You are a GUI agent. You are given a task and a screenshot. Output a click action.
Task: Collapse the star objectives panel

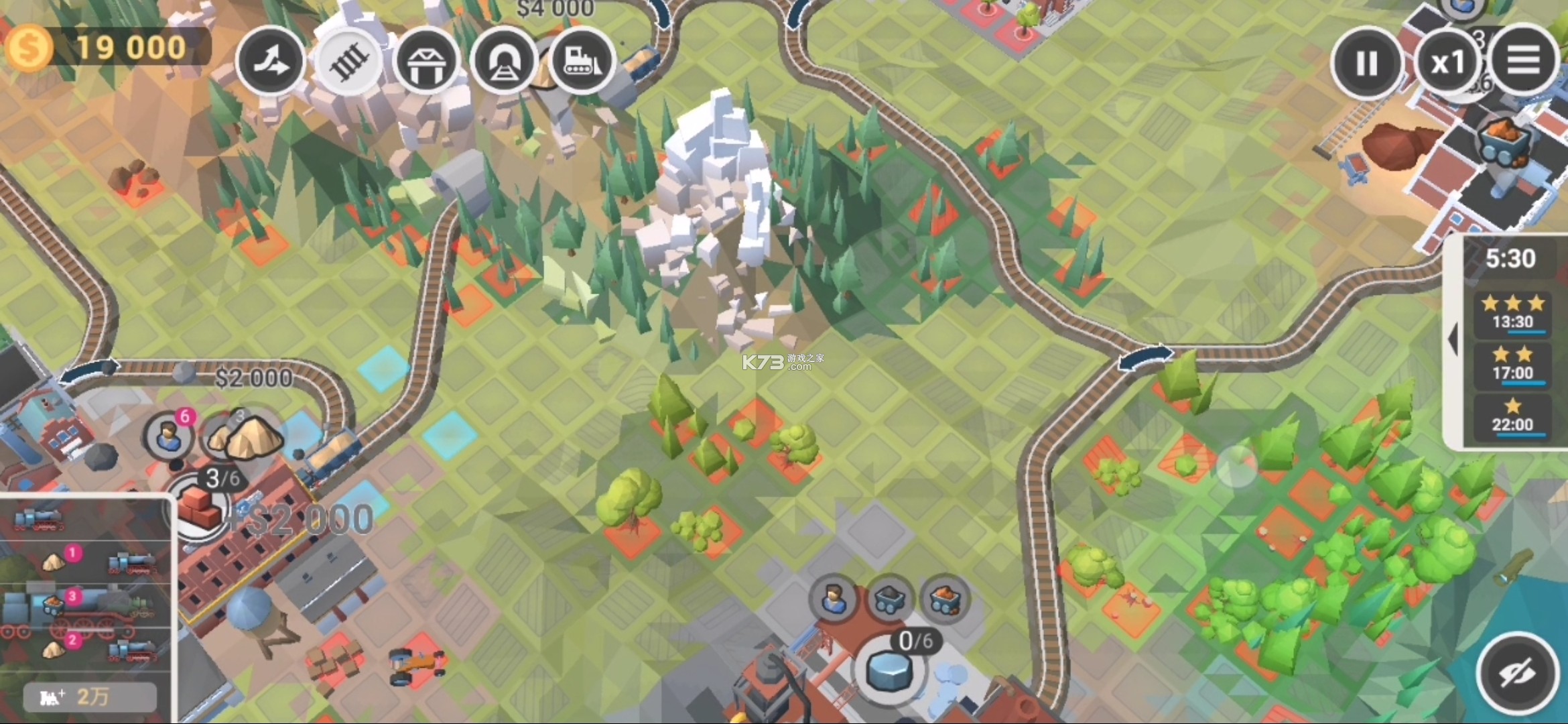(1453, 340)
